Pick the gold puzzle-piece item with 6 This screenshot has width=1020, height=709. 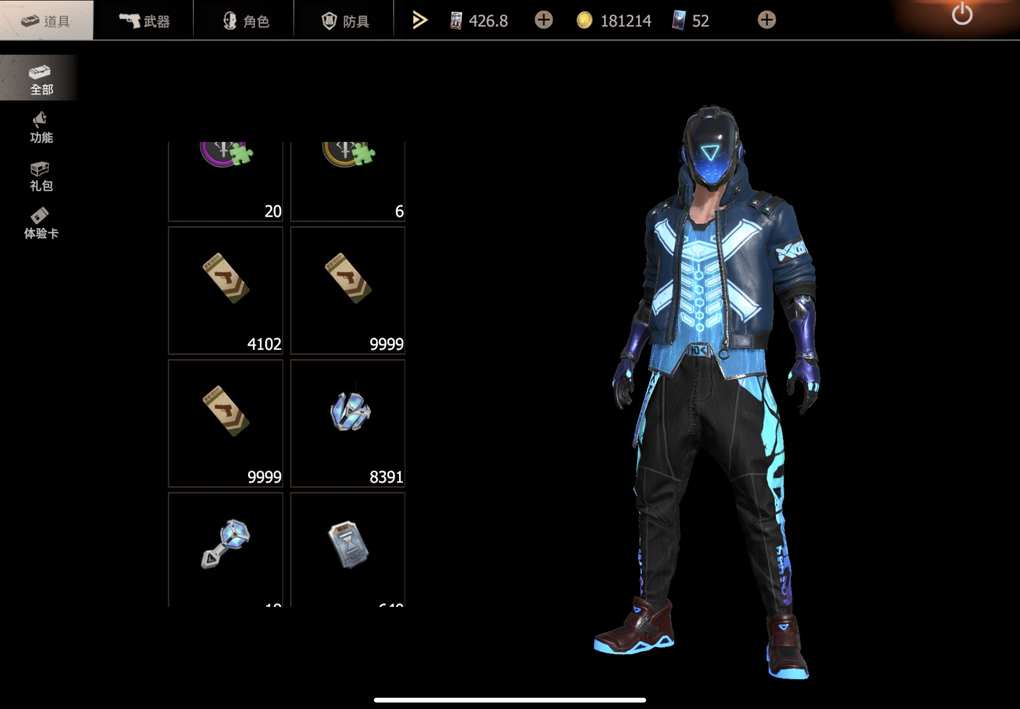(x=348, y=181)
